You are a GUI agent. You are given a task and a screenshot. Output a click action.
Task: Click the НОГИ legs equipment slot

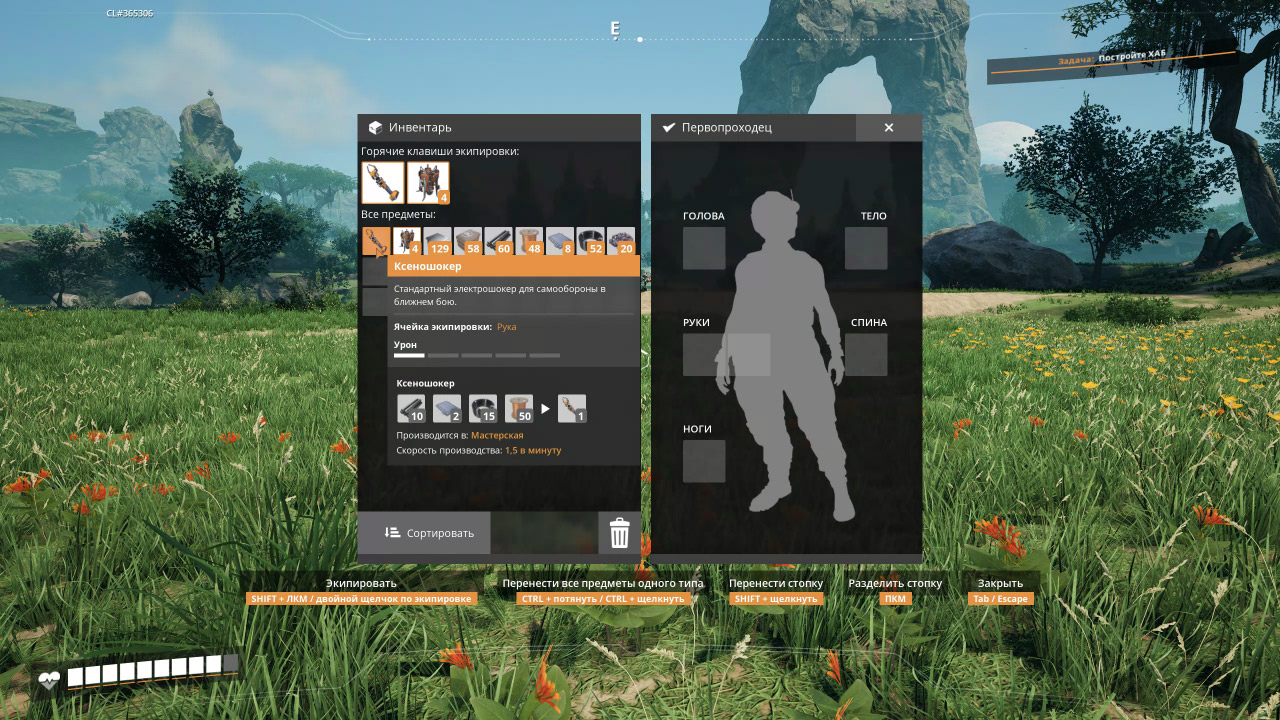point(703,461)
